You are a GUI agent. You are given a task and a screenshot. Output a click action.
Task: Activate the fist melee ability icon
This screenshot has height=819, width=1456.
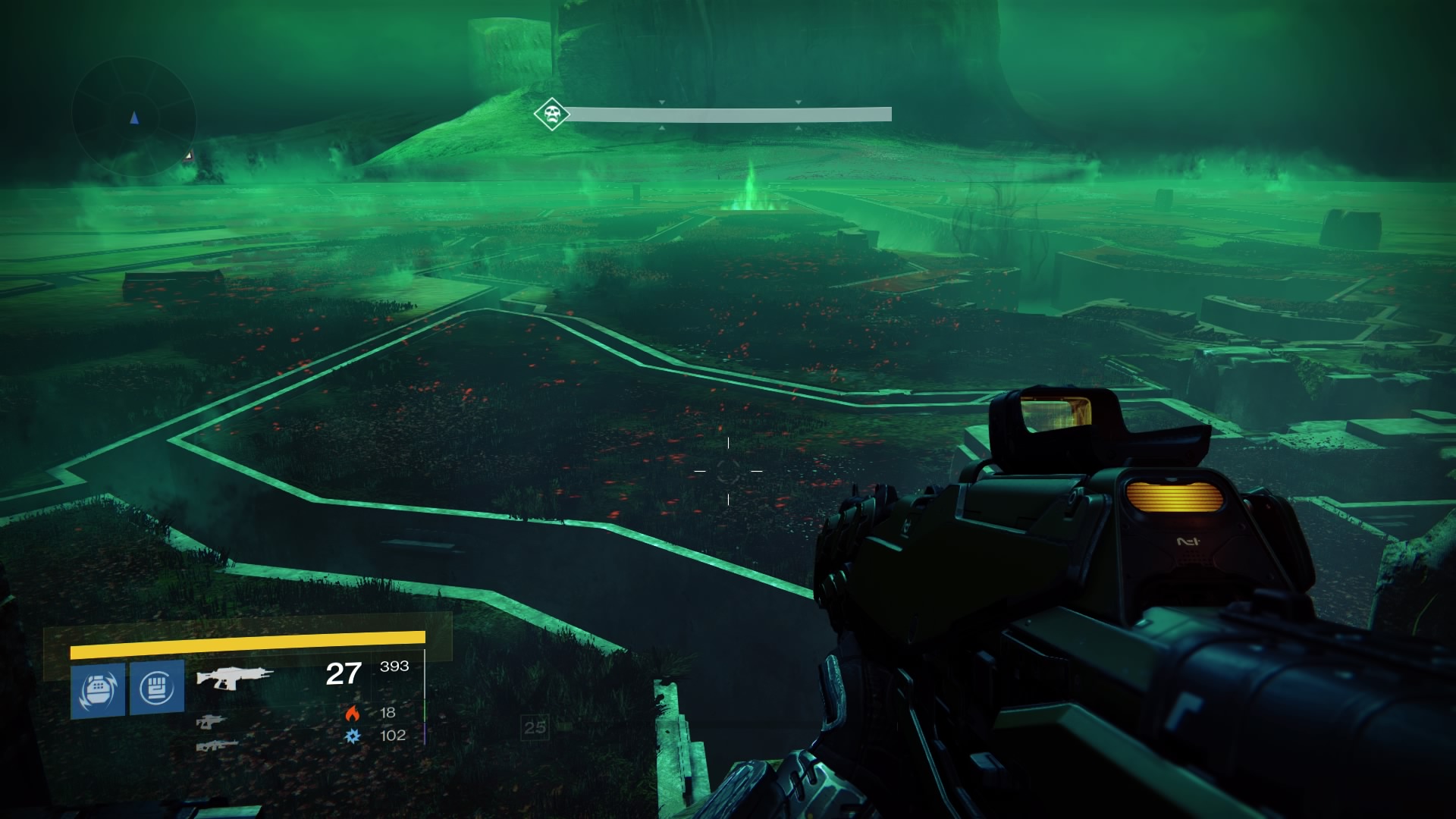click(x=157, y=688)
